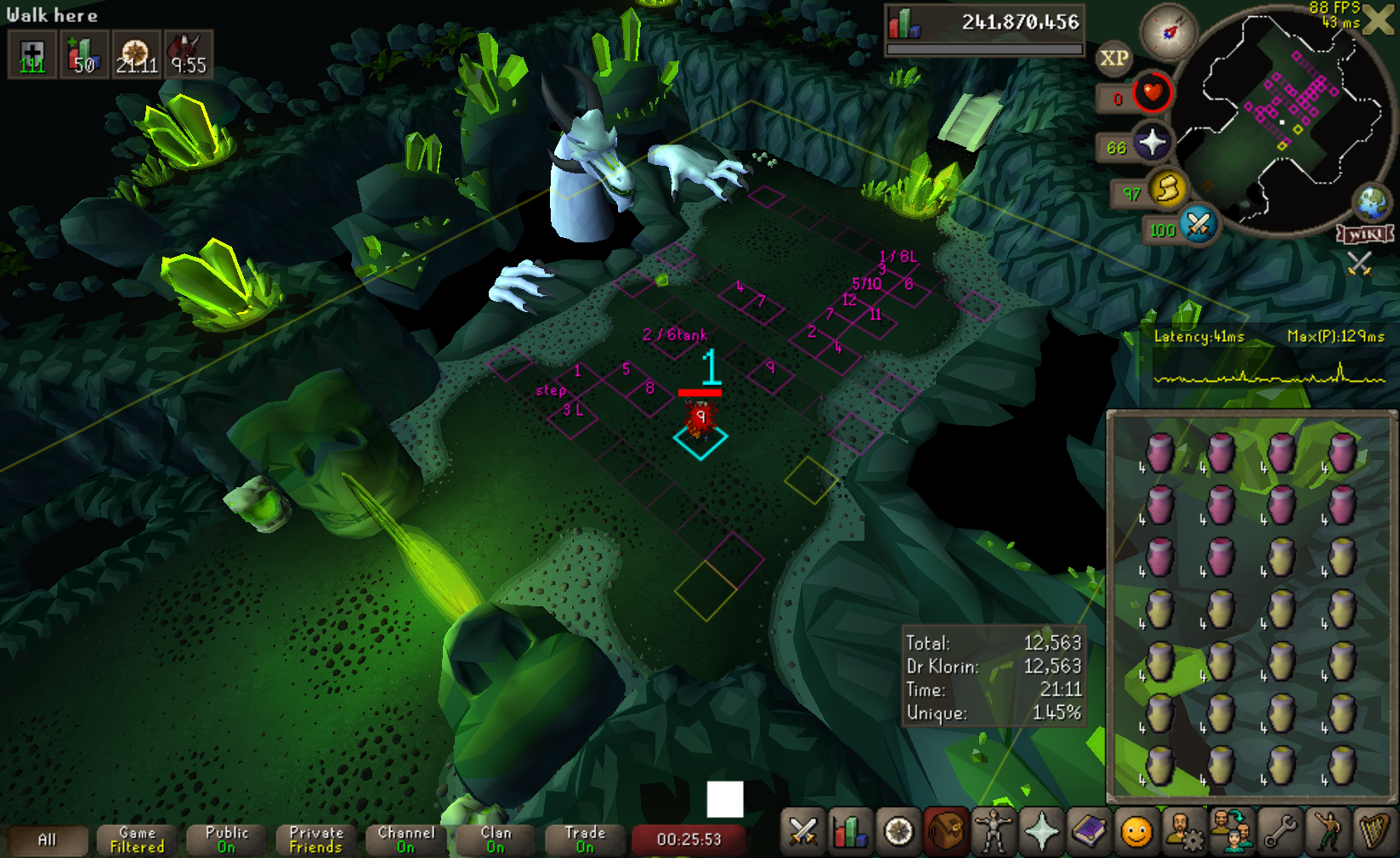Click the compass to face north

[1169, 31]
